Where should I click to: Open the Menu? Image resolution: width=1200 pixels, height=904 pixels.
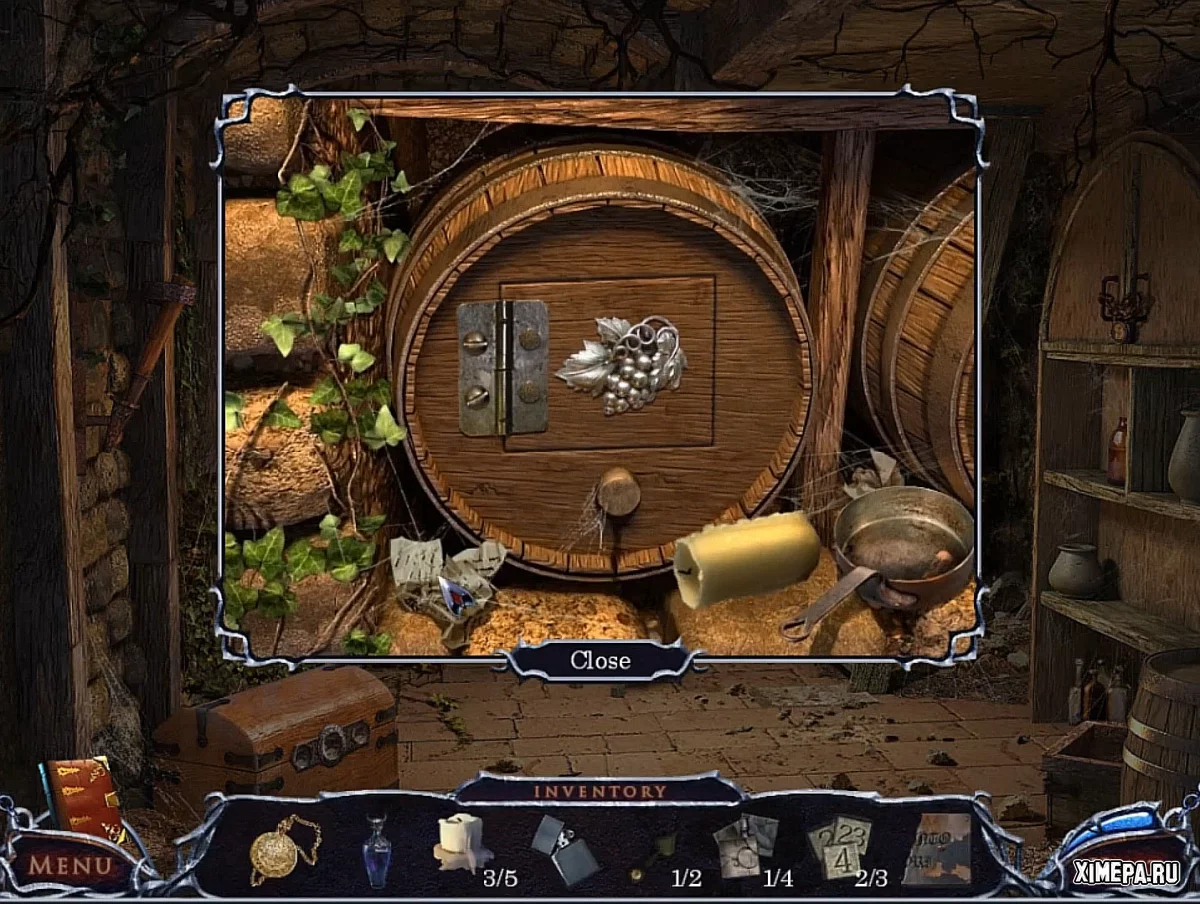tap(69, 864)
